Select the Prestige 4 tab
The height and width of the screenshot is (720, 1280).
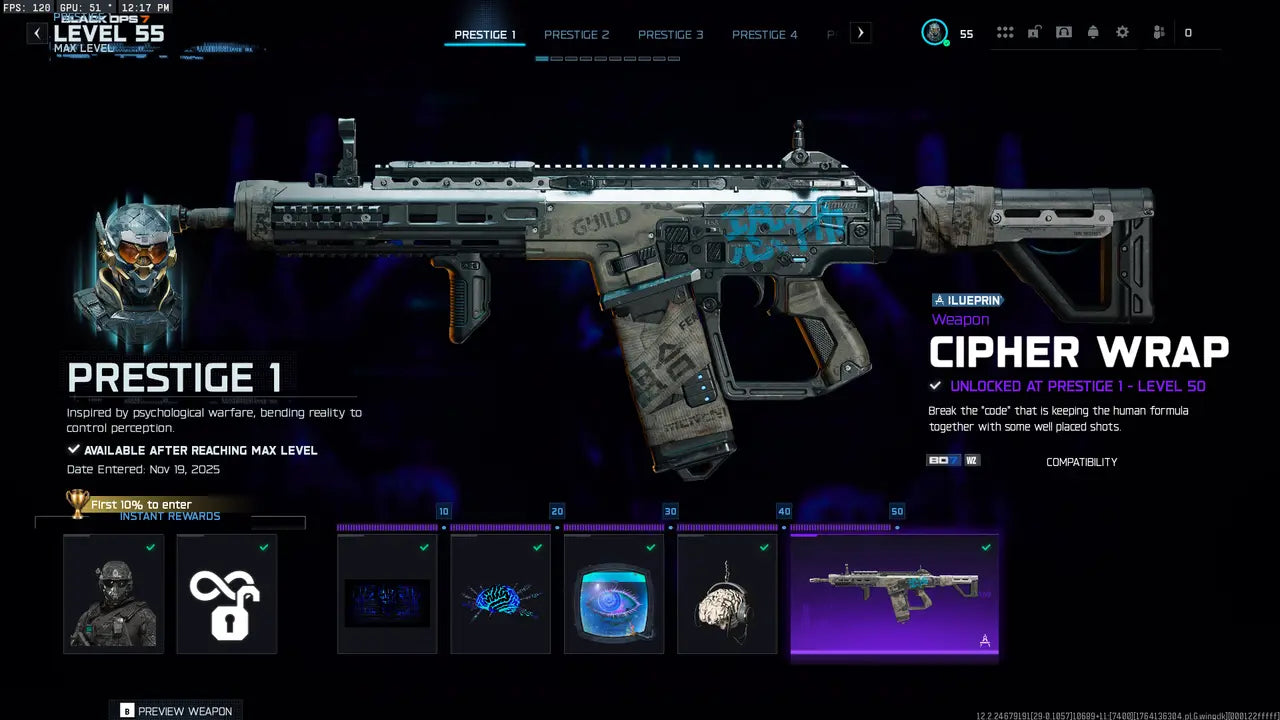pyautogui.click(x=765, y=34)
